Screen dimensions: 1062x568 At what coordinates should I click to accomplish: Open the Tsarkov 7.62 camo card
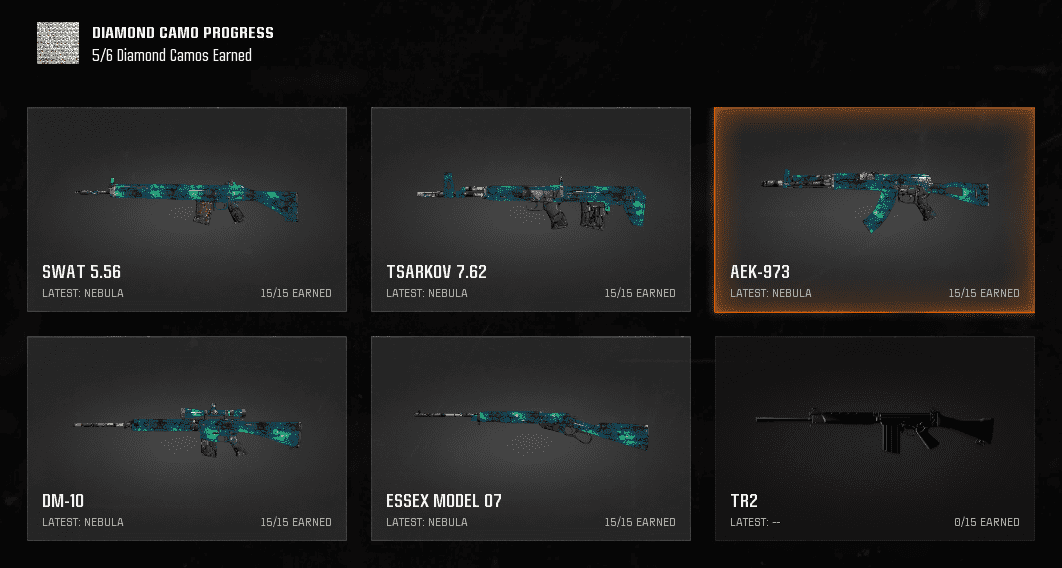click(x=531, y=209)
